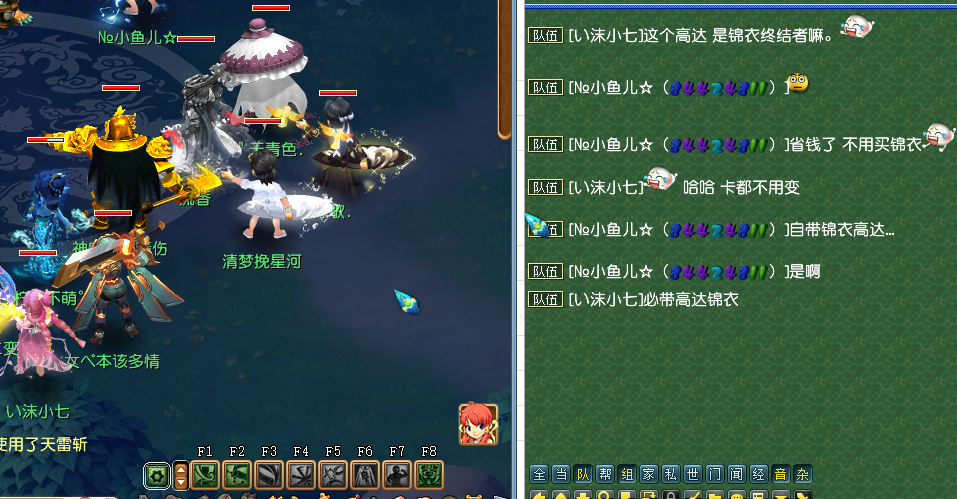Switch to the 队 (team) chat tab

[583, 474]
